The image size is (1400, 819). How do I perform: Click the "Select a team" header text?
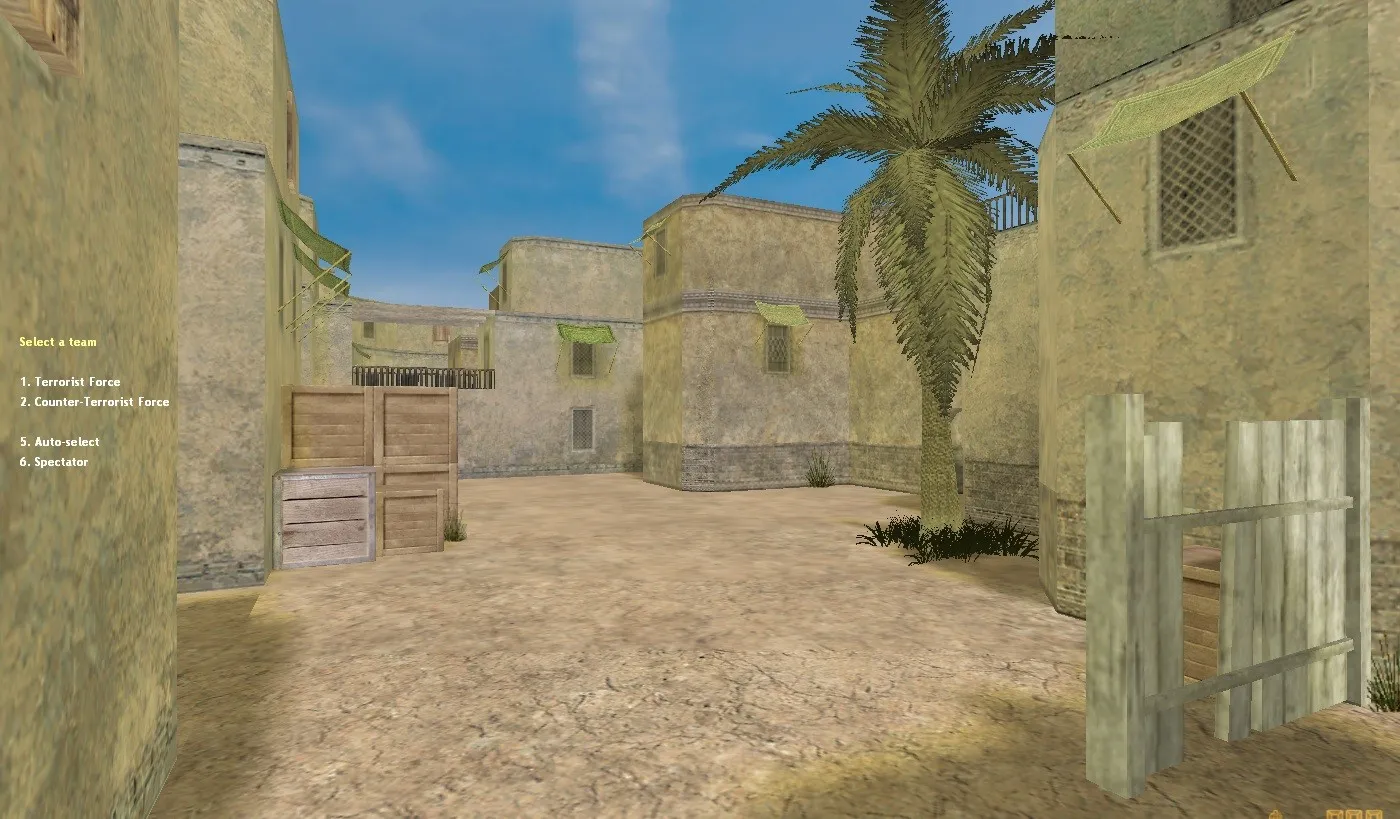pos(57,341)
